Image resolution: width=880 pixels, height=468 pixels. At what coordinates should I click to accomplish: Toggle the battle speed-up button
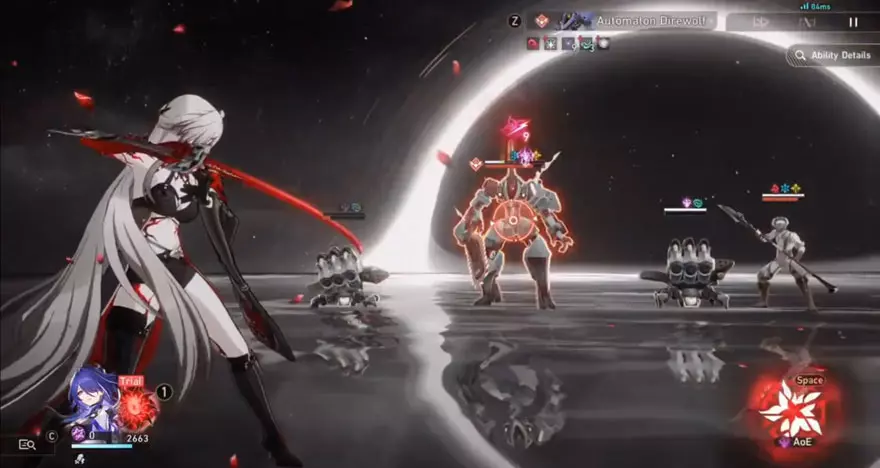[761, 21]
